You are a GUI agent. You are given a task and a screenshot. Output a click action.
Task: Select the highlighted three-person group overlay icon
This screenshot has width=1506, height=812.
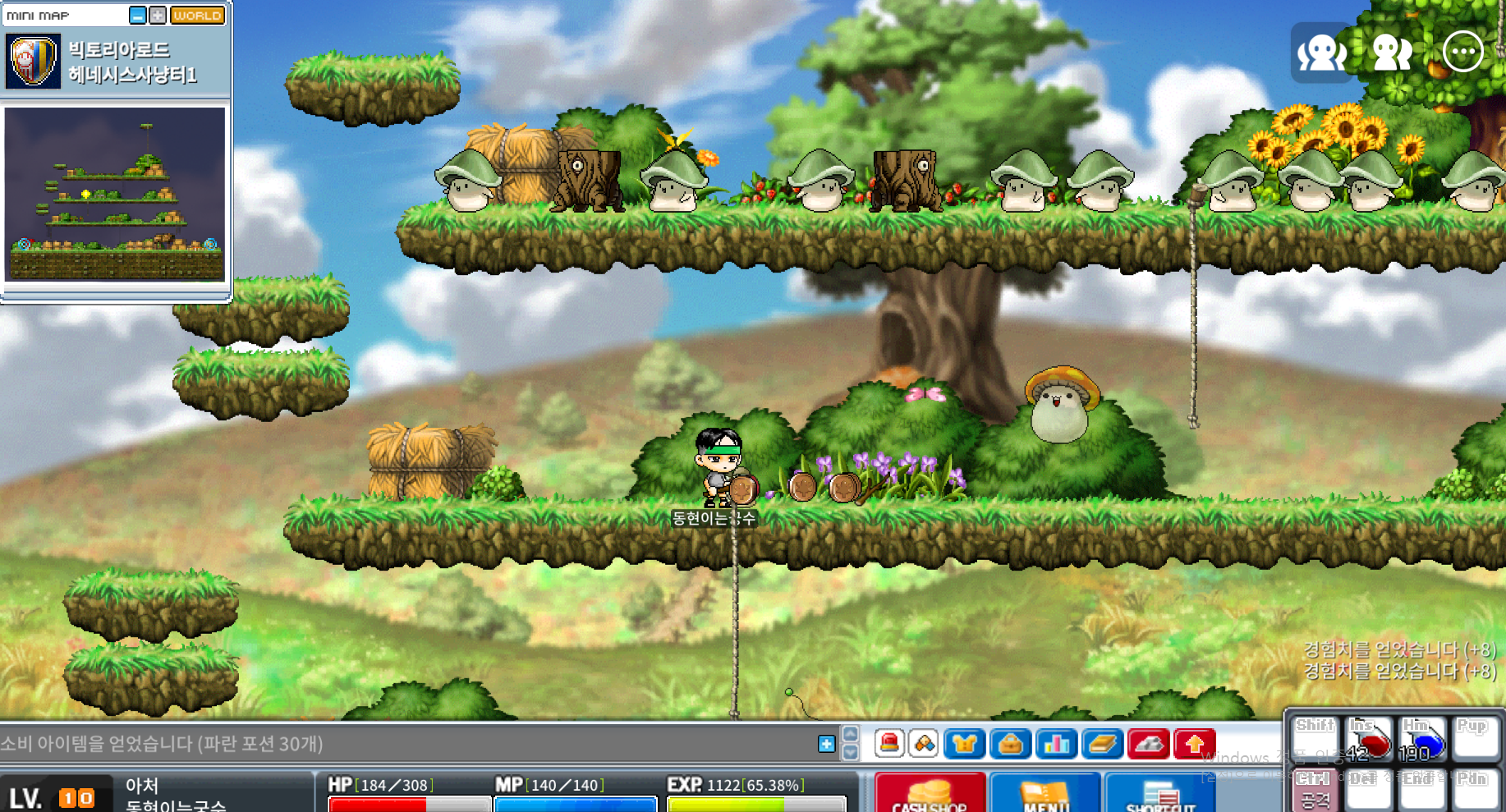pyautogui.click(x=1322, y=53)
